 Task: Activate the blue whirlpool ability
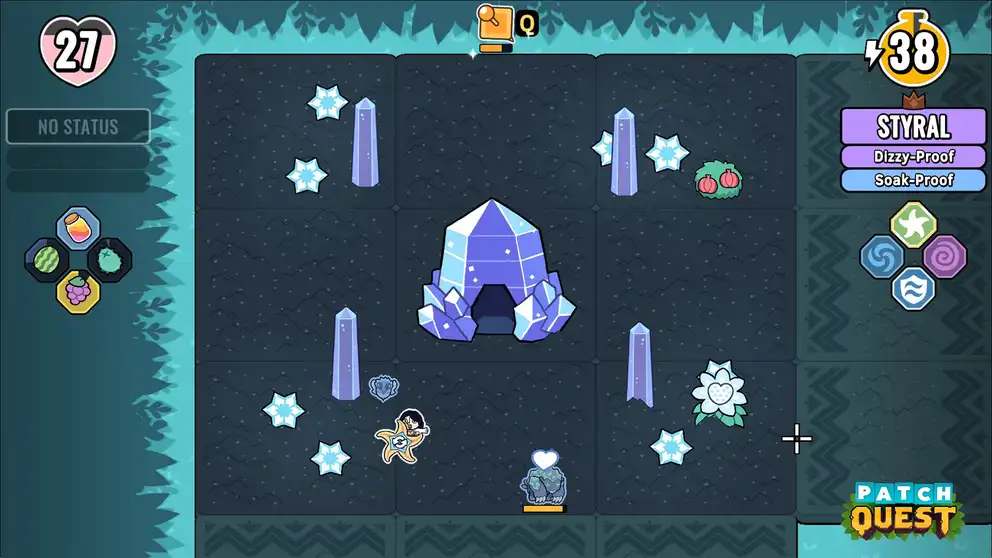point(882,257)
